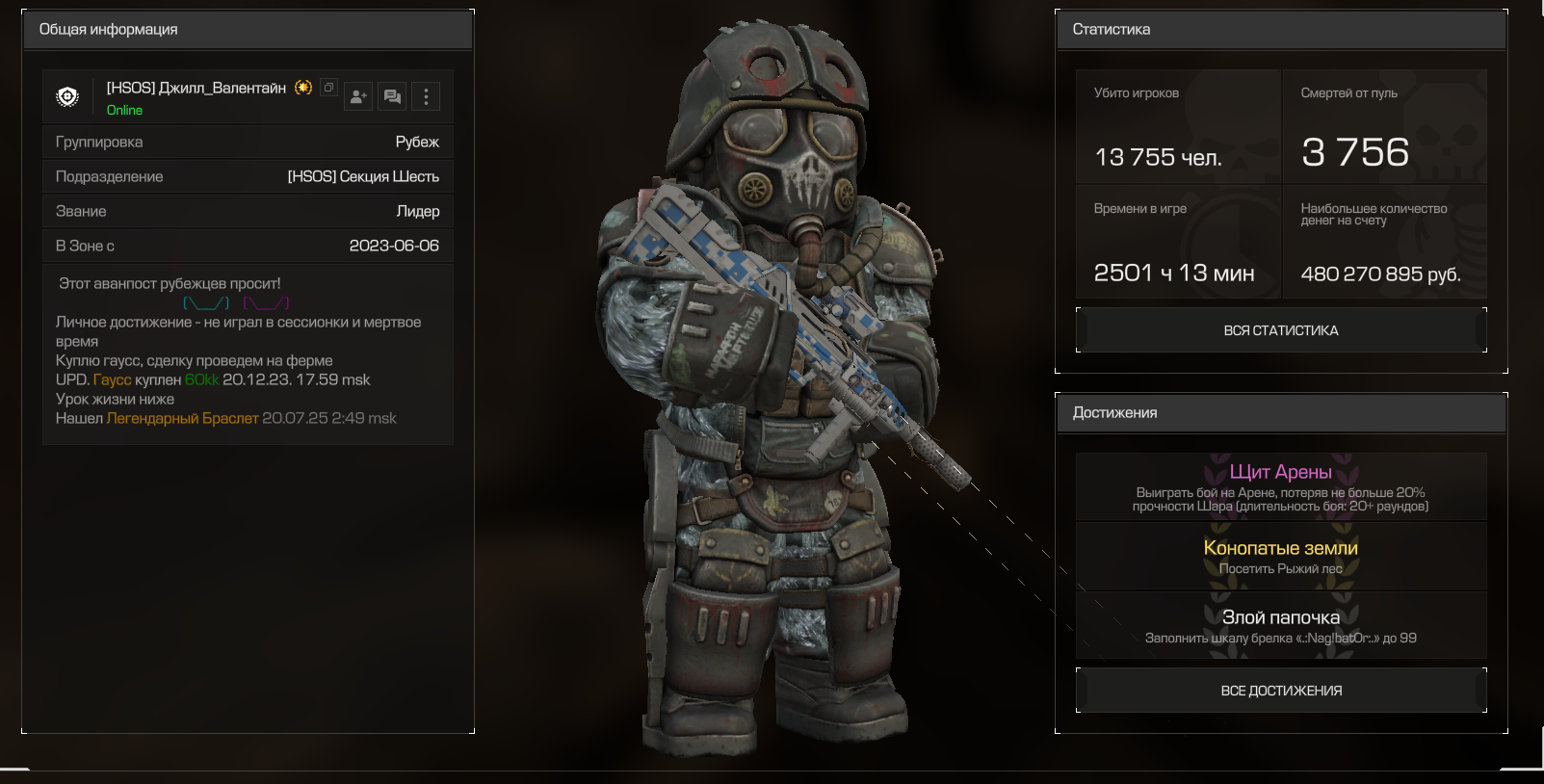
Task: Select the Злой папочка achievement
Action: pos(1280,625)
